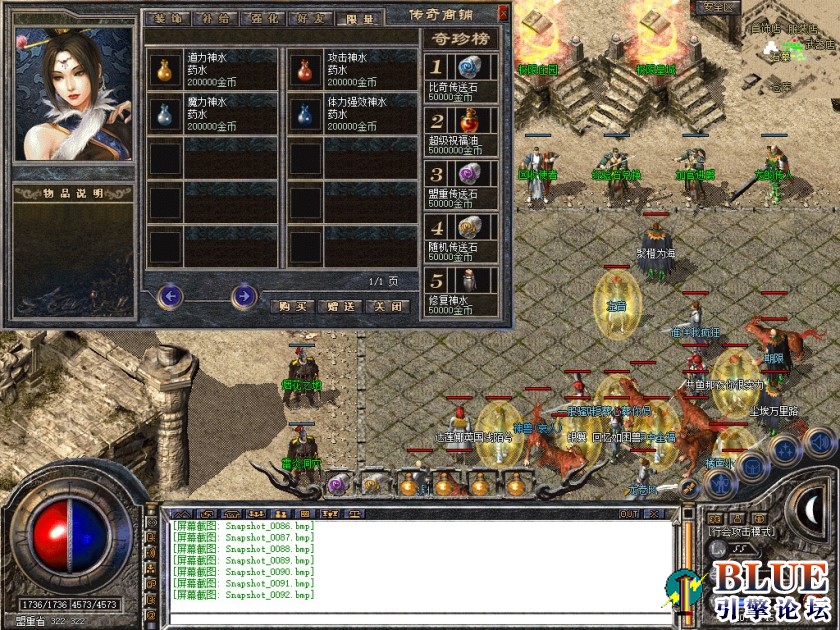Use the purple teleport stone hotbar slot
The height and width of the screenshot is (630, 840).
pos(337,485)
